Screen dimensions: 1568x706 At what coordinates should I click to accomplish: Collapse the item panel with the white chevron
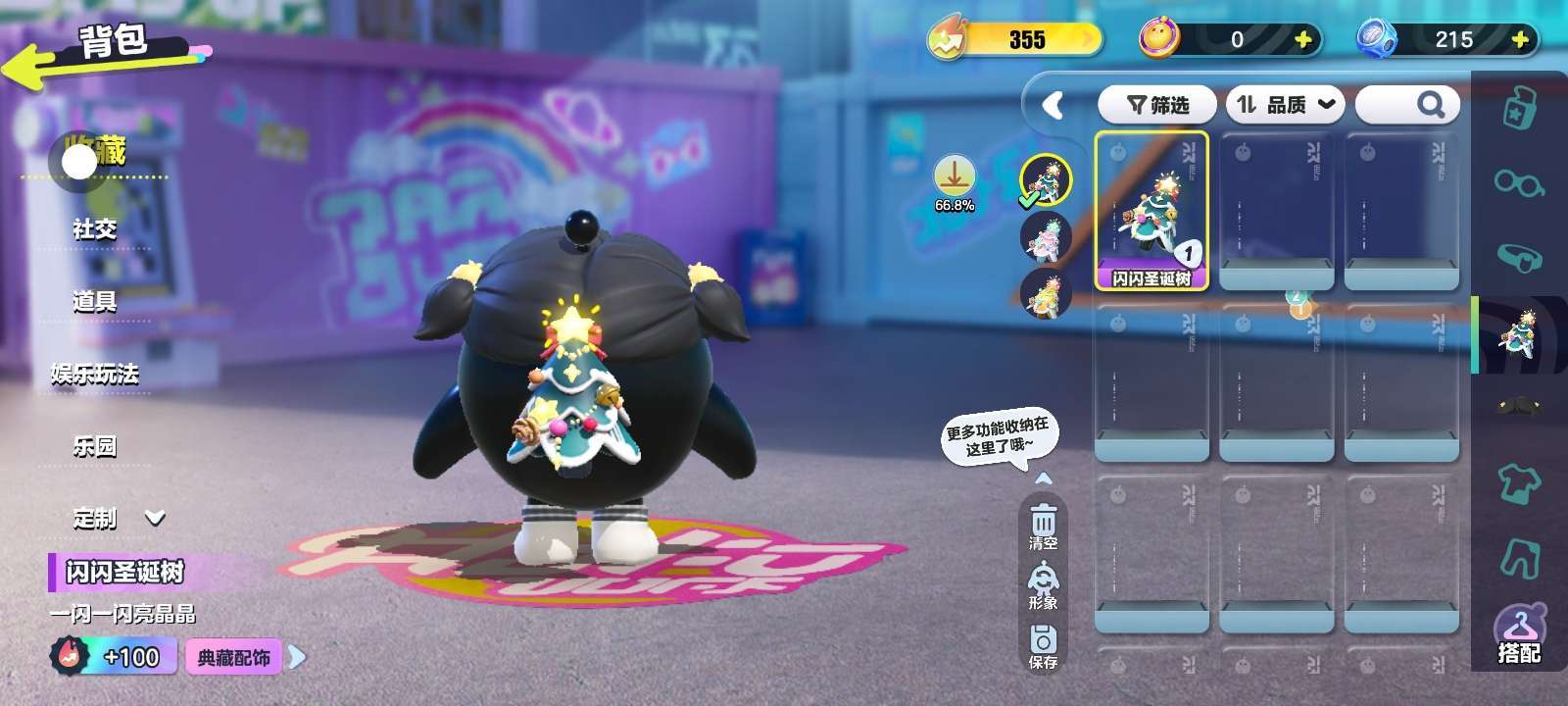(1053, 105)
